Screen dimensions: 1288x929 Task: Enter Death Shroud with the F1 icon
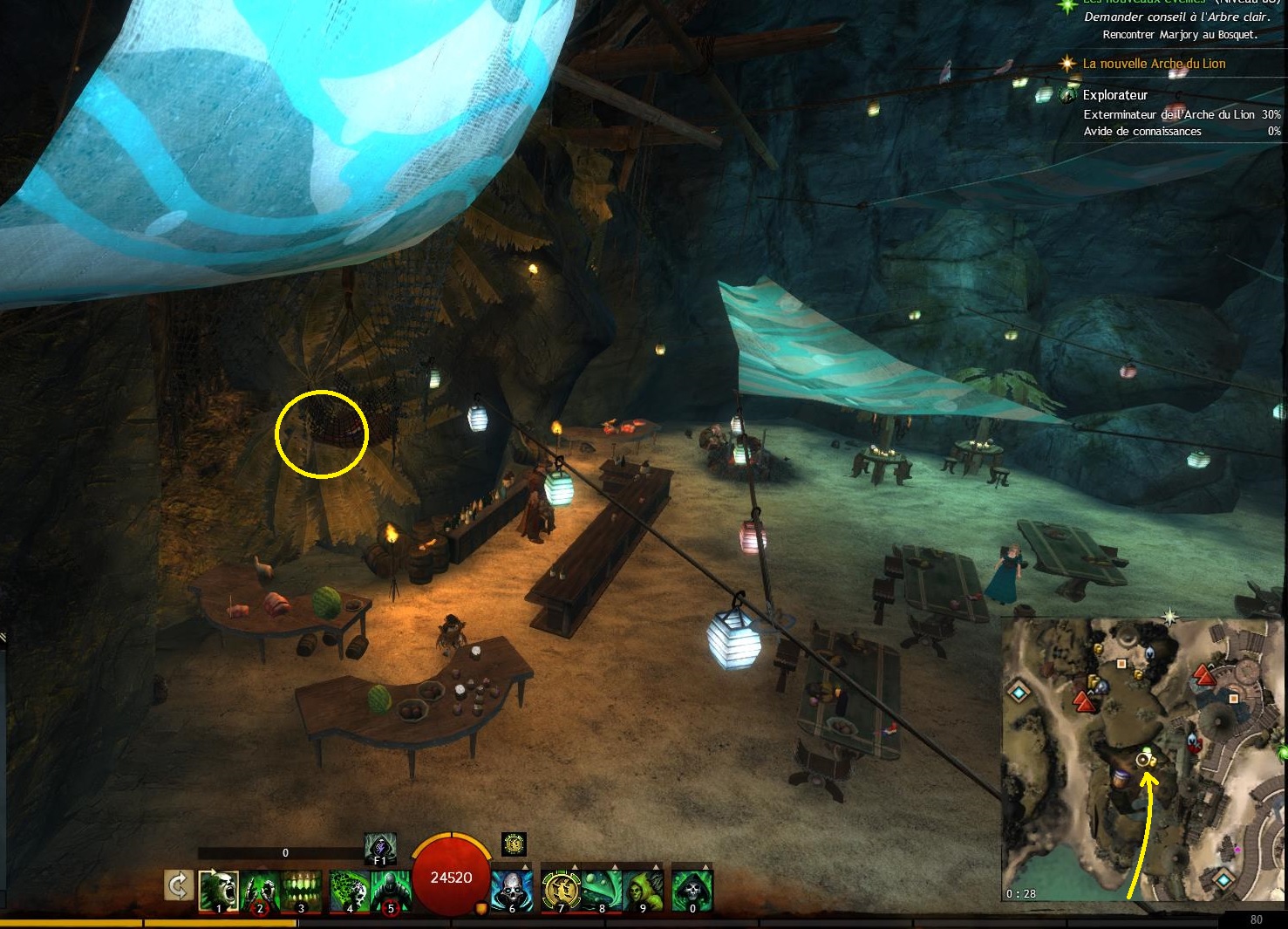[380, 848]
